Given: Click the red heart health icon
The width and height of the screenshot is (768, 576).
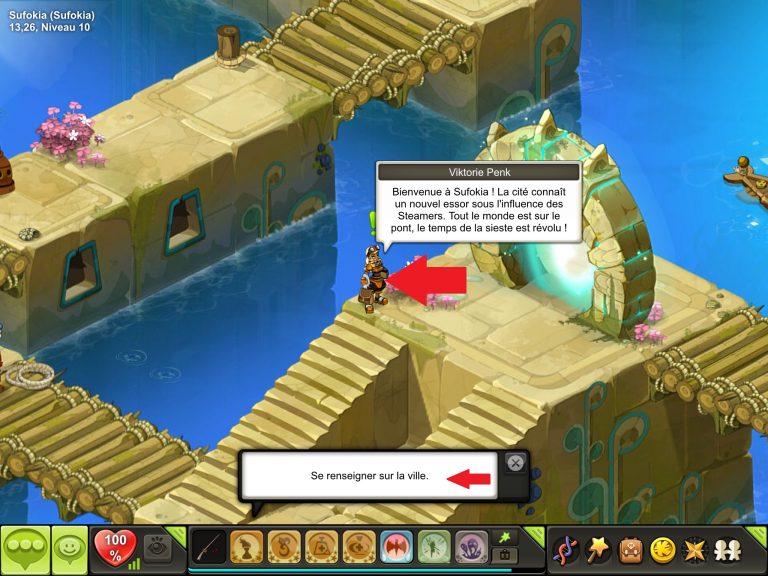Looking at the screenshot, I should (x=113, y=546).
